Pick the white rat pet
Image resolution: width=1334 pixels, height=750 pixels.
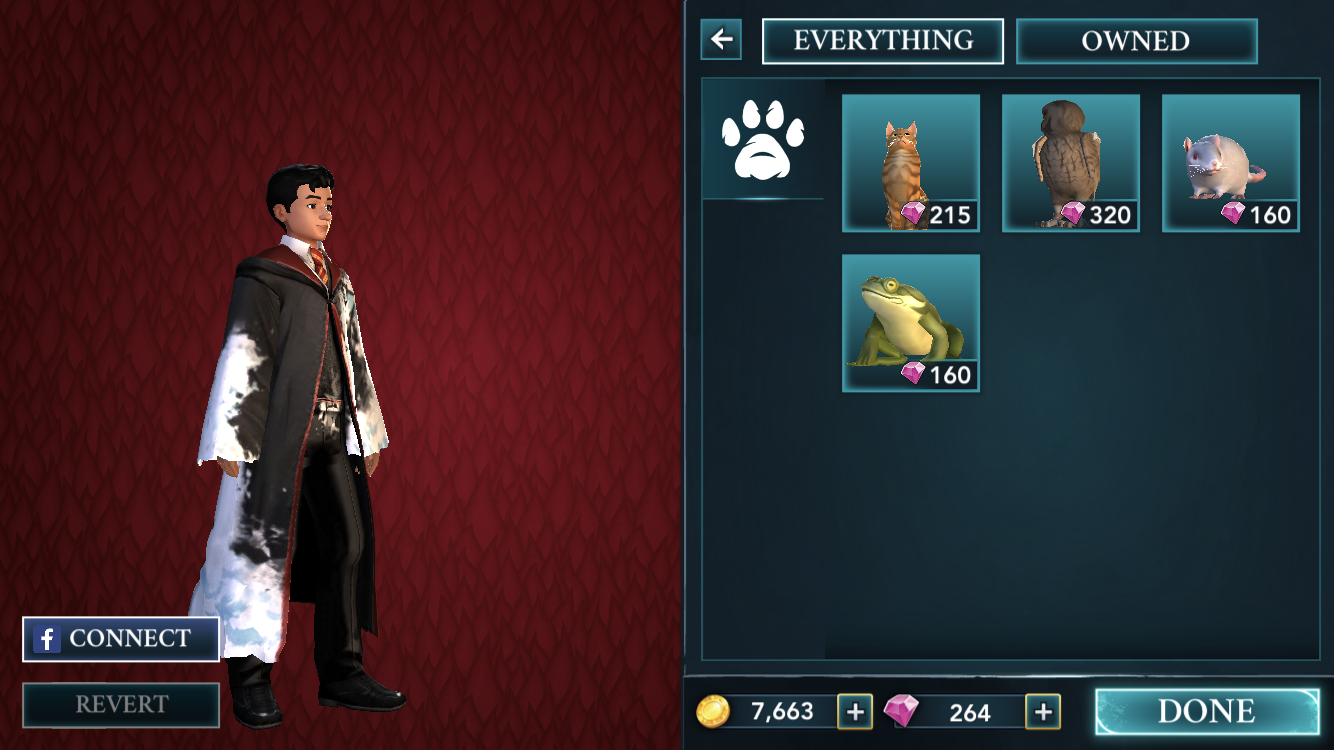pyautogui.click(x=1230, y=163)
